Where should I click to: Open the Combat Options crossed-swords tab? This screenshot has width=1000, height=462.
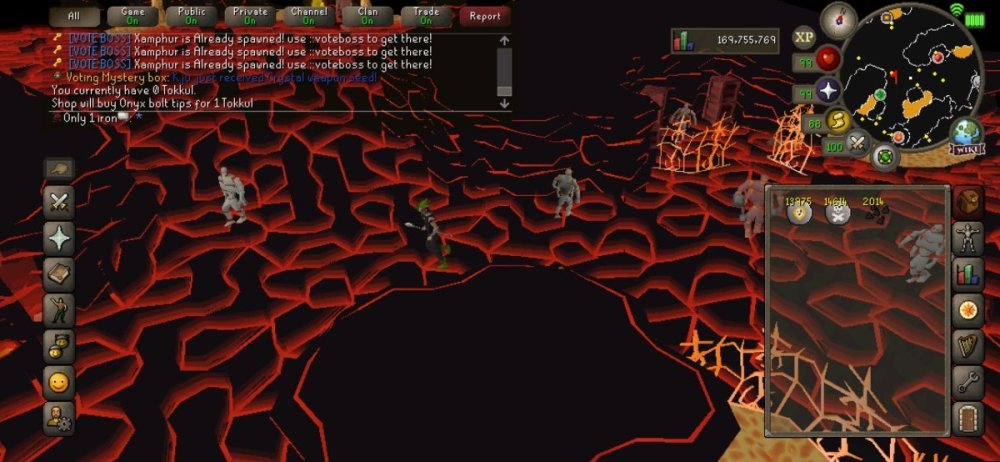pyautogui.click(x=59, y=202)
